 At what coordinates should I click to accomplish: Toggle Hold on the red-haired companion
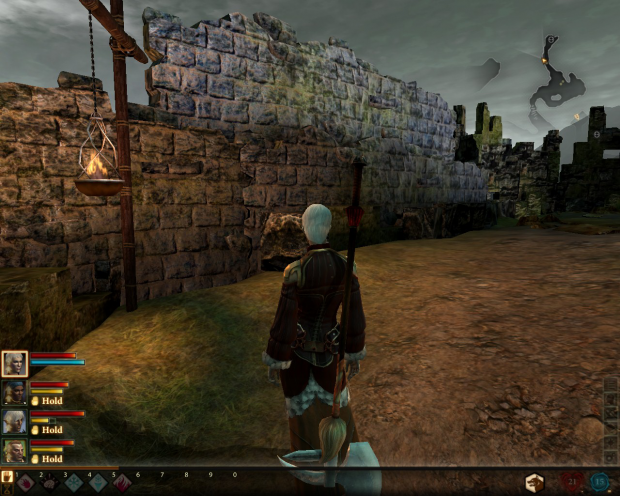(46, 459)
